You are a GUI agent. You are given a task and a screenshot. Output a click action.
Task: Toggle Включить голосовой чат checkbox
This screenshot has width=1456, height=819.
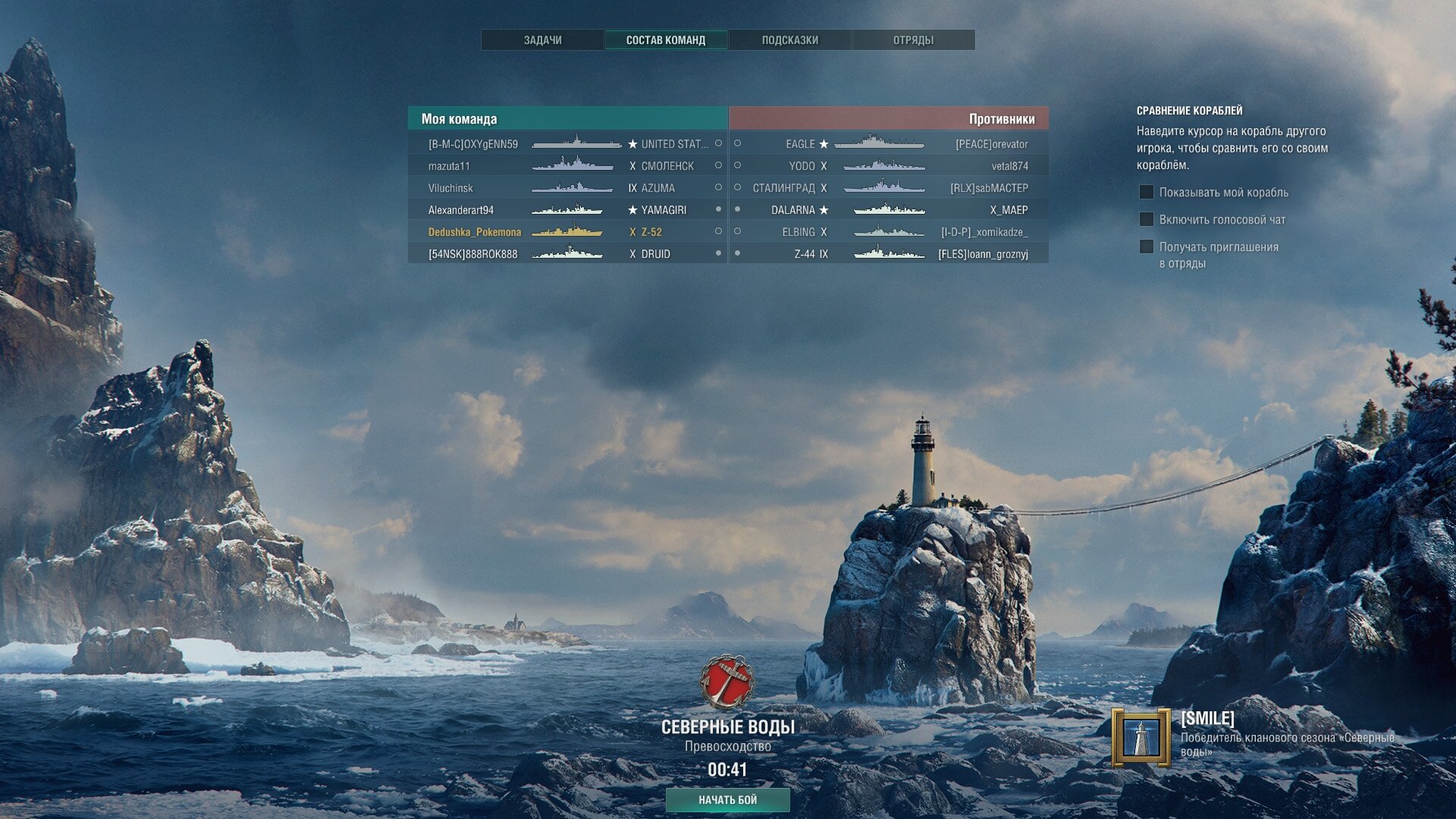coord(1147,220)
